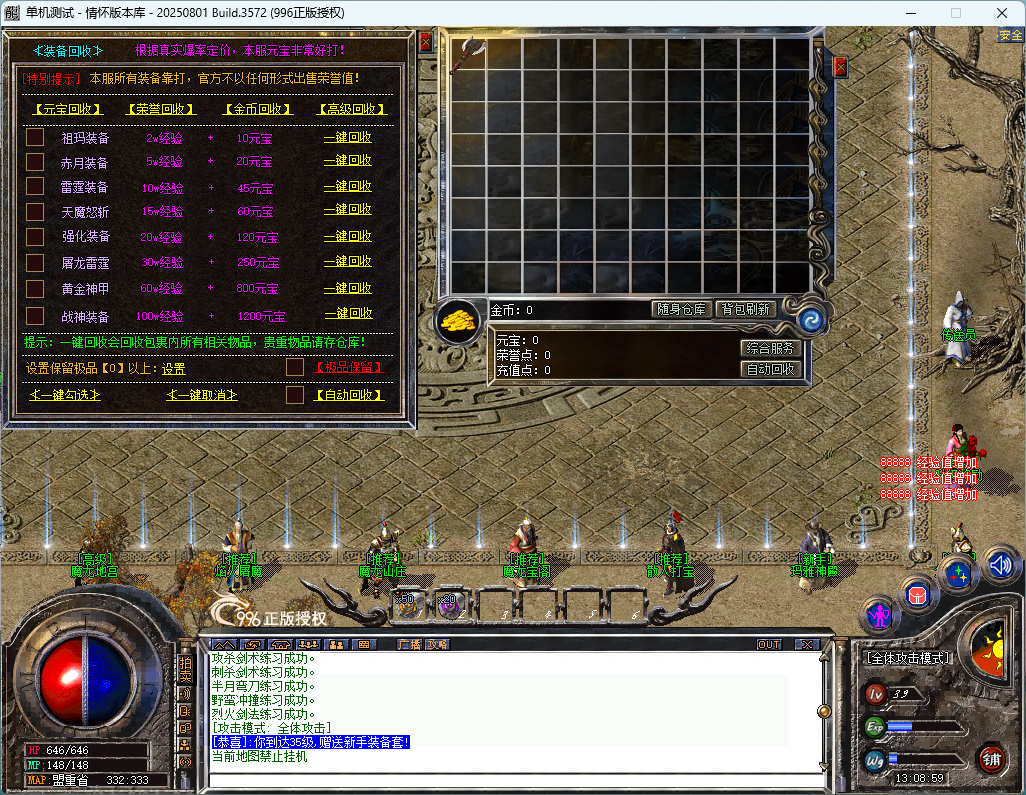Close the inventory bag window
Screen dimensions: 1026x795
click(840, 67)
